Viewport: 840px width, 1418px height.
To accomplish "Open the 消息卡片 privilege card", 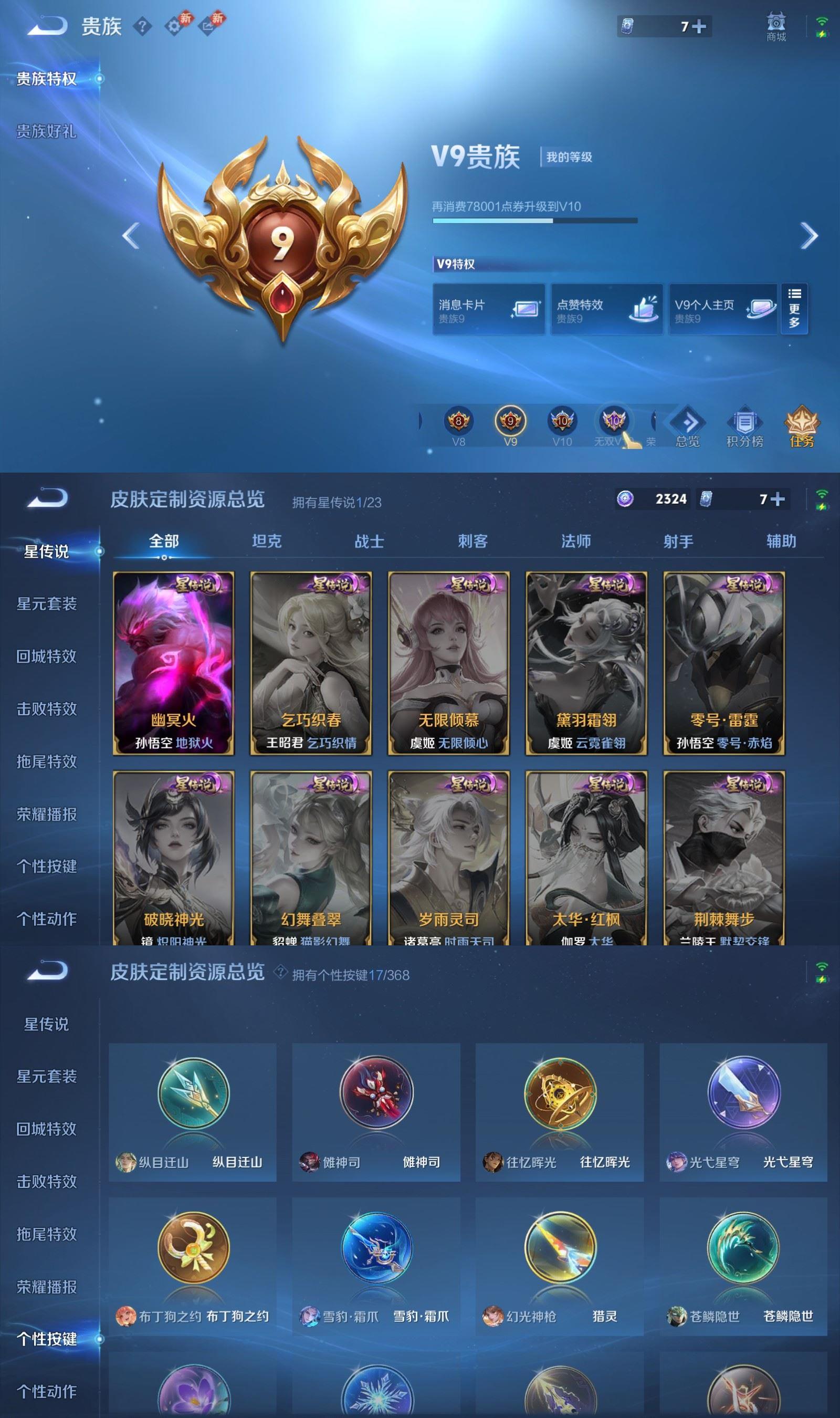I will point(488,309).
